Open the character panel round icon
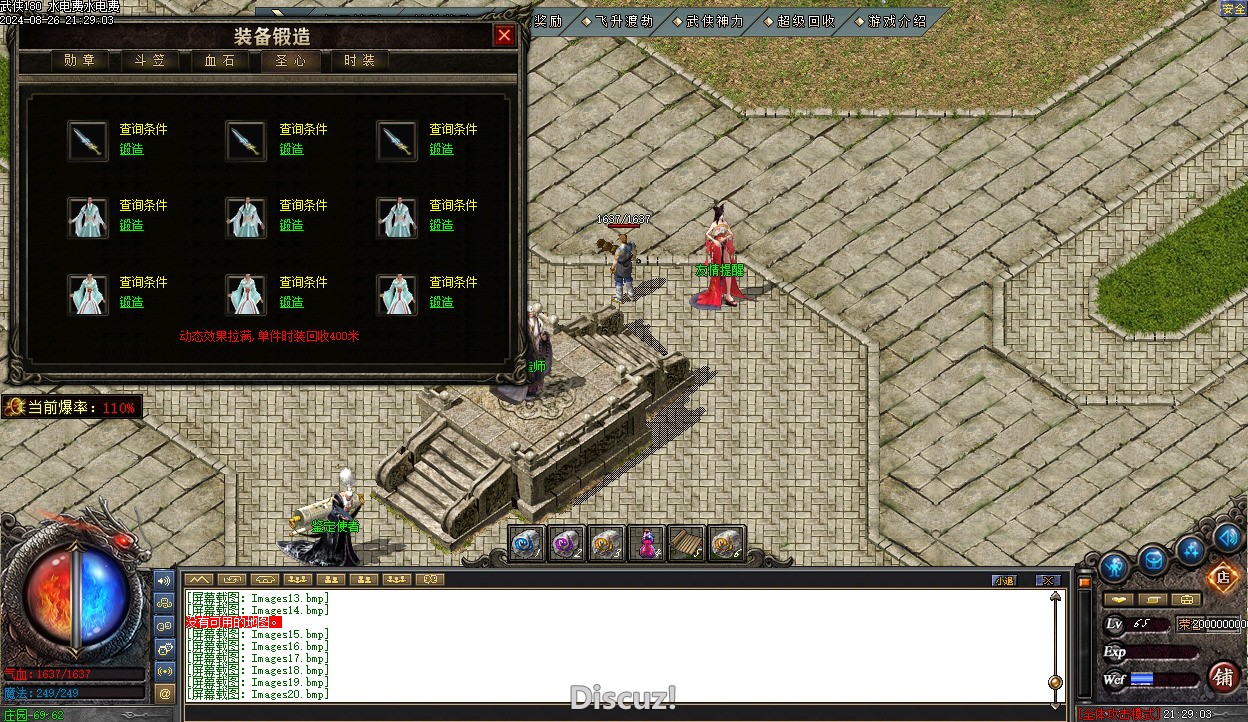 pos(1114,566)
